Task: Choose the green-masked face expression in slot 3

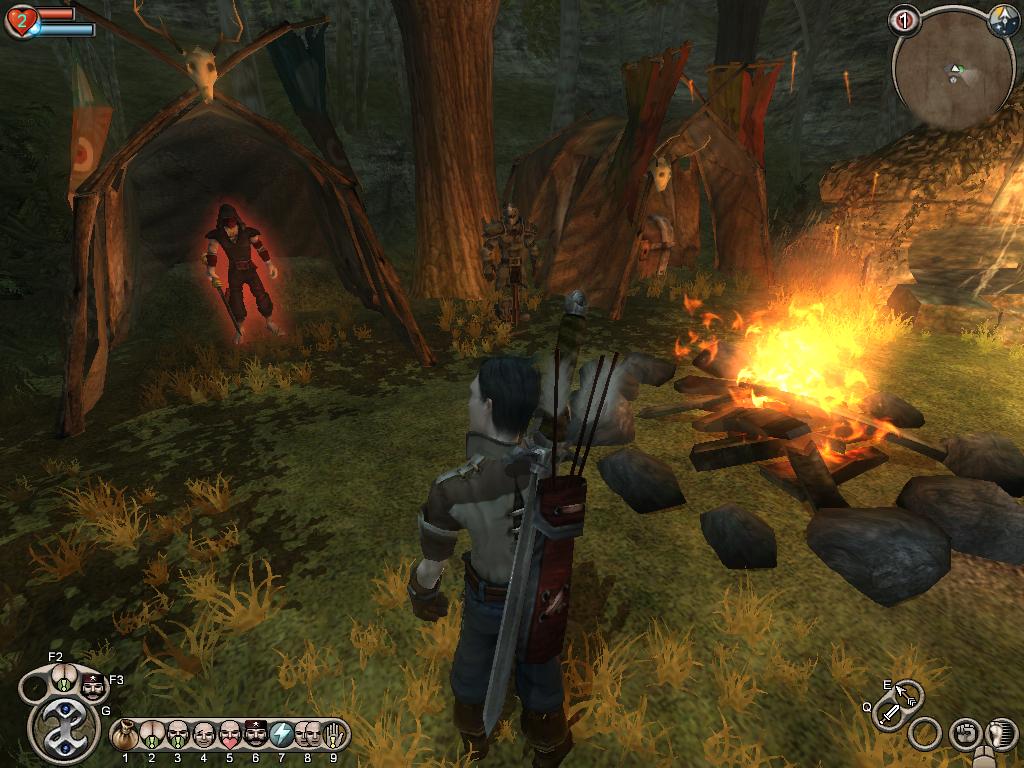Action: pyautogui.click(x=178, y=735)
